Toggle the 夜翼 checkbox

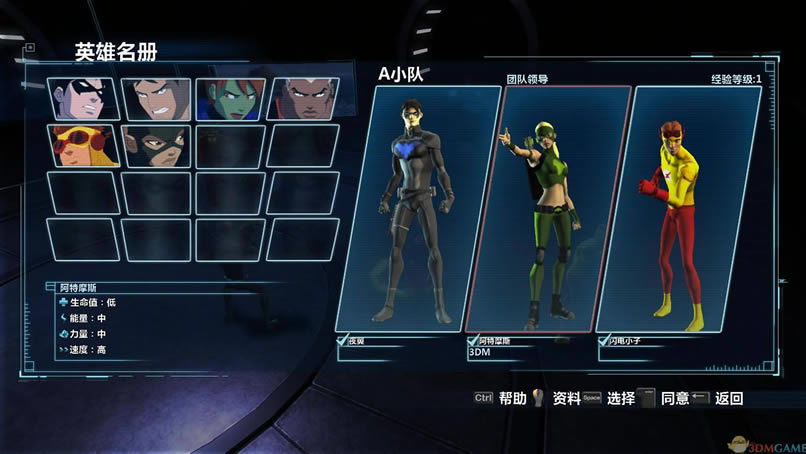pos(343,340)
